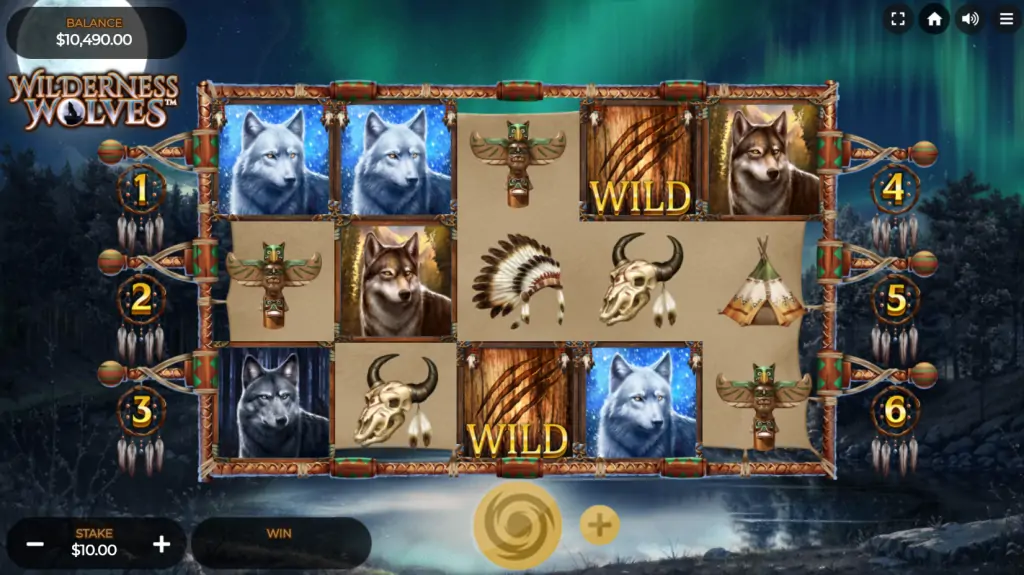Spin the reels with the gold button
Image resolution: width=1024 pixels, height=575 pixels.
click(517, 526)
